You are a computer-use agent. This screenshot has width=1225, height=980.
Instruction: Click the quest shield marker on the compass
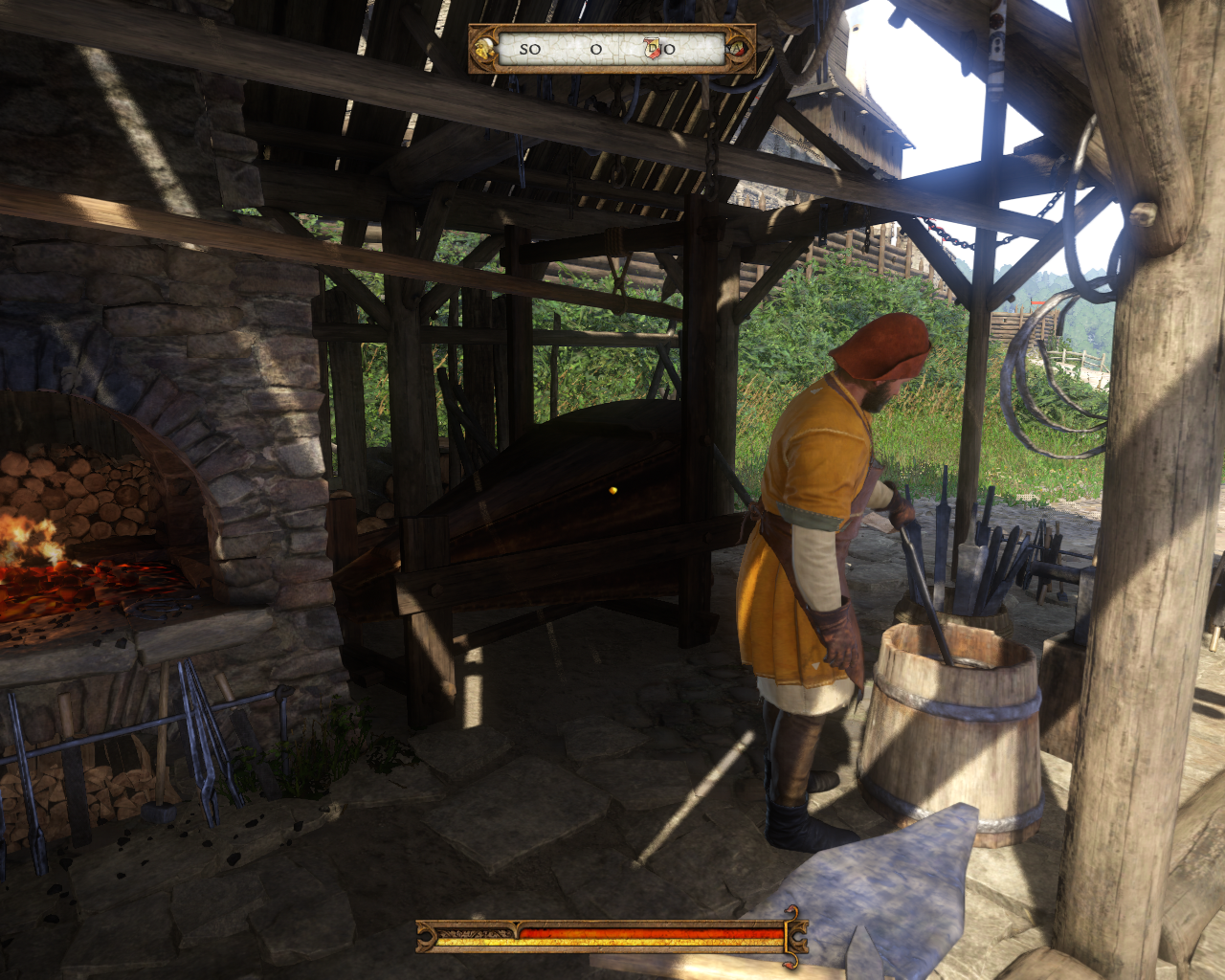(x=653, y=49)
